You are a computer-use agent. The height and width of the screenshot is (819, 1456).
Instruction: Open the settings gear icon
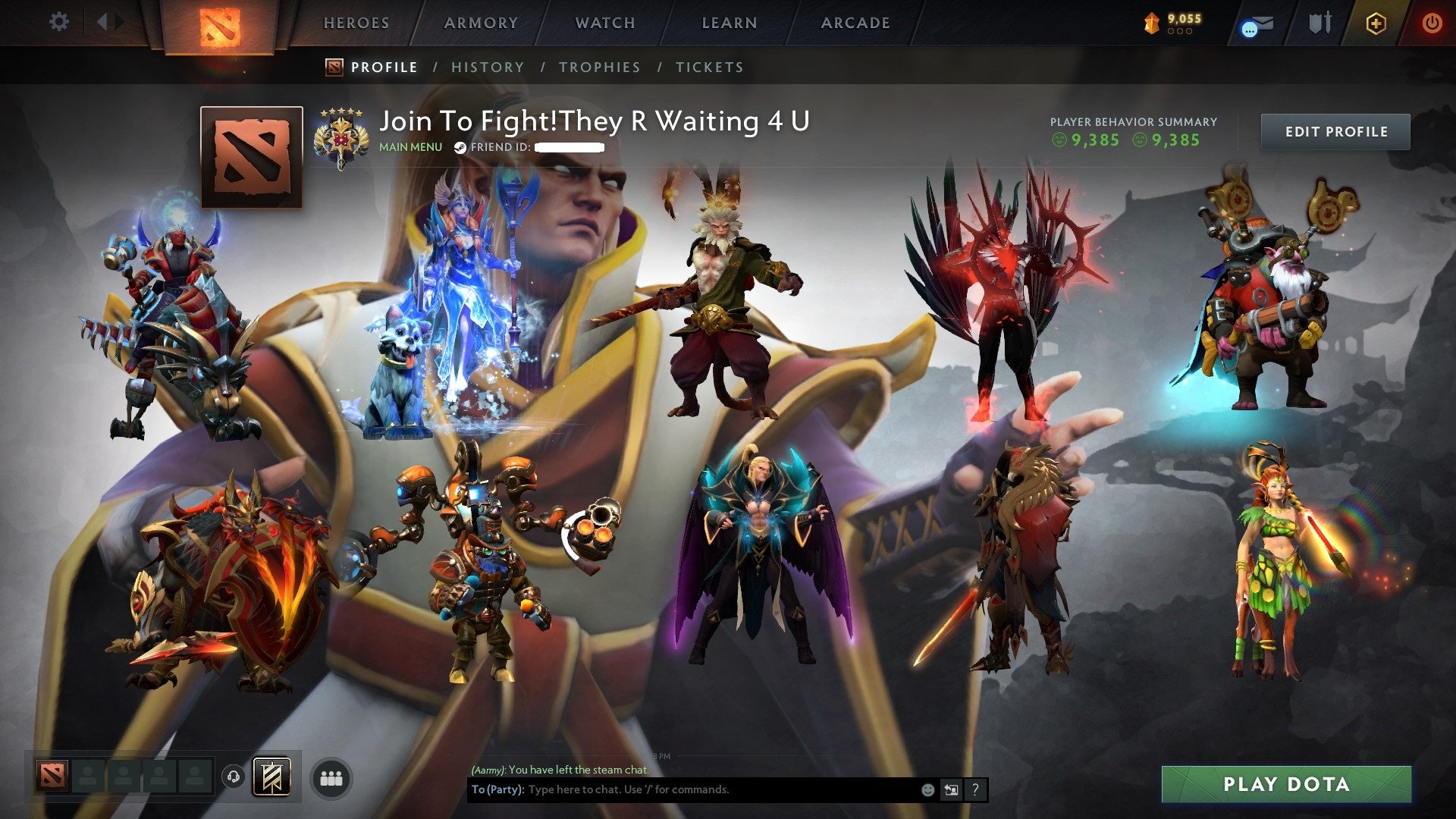(x=58, y=21)
